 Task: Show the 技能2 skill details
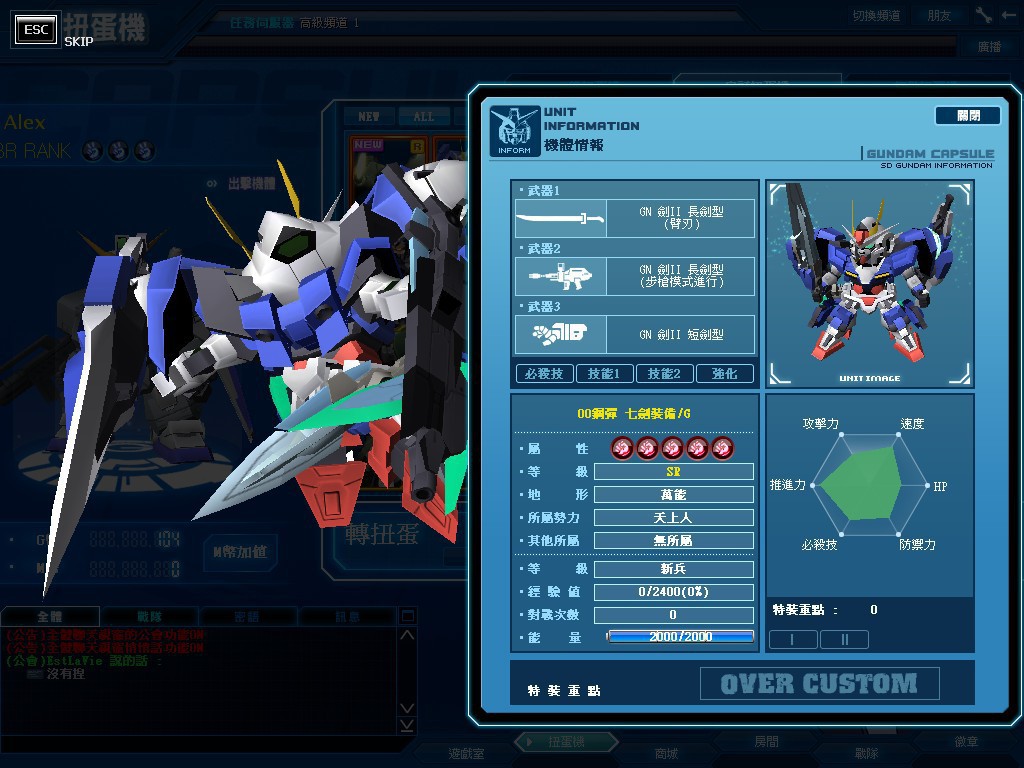tap(664, 373)
